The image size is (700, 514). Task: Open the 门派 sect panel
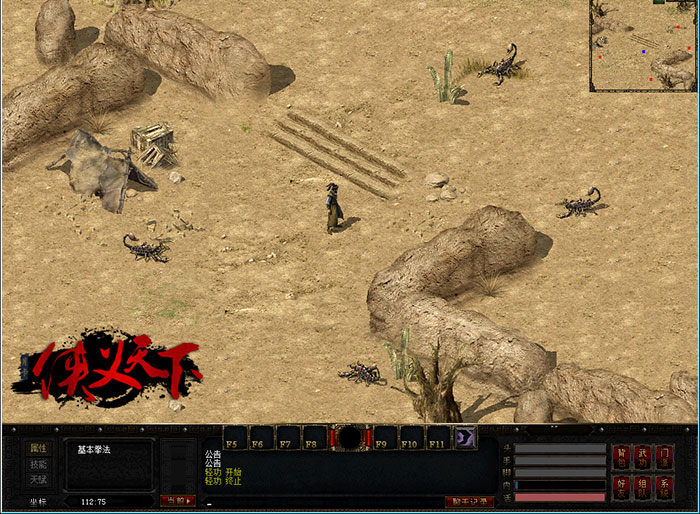(x=665, y=458)
